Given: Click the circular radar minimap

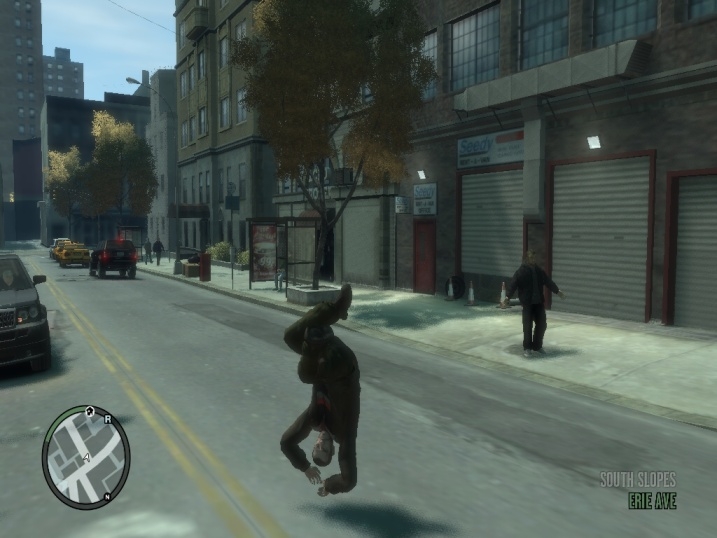Looking at the screenshot, I should tap(86, 457).
